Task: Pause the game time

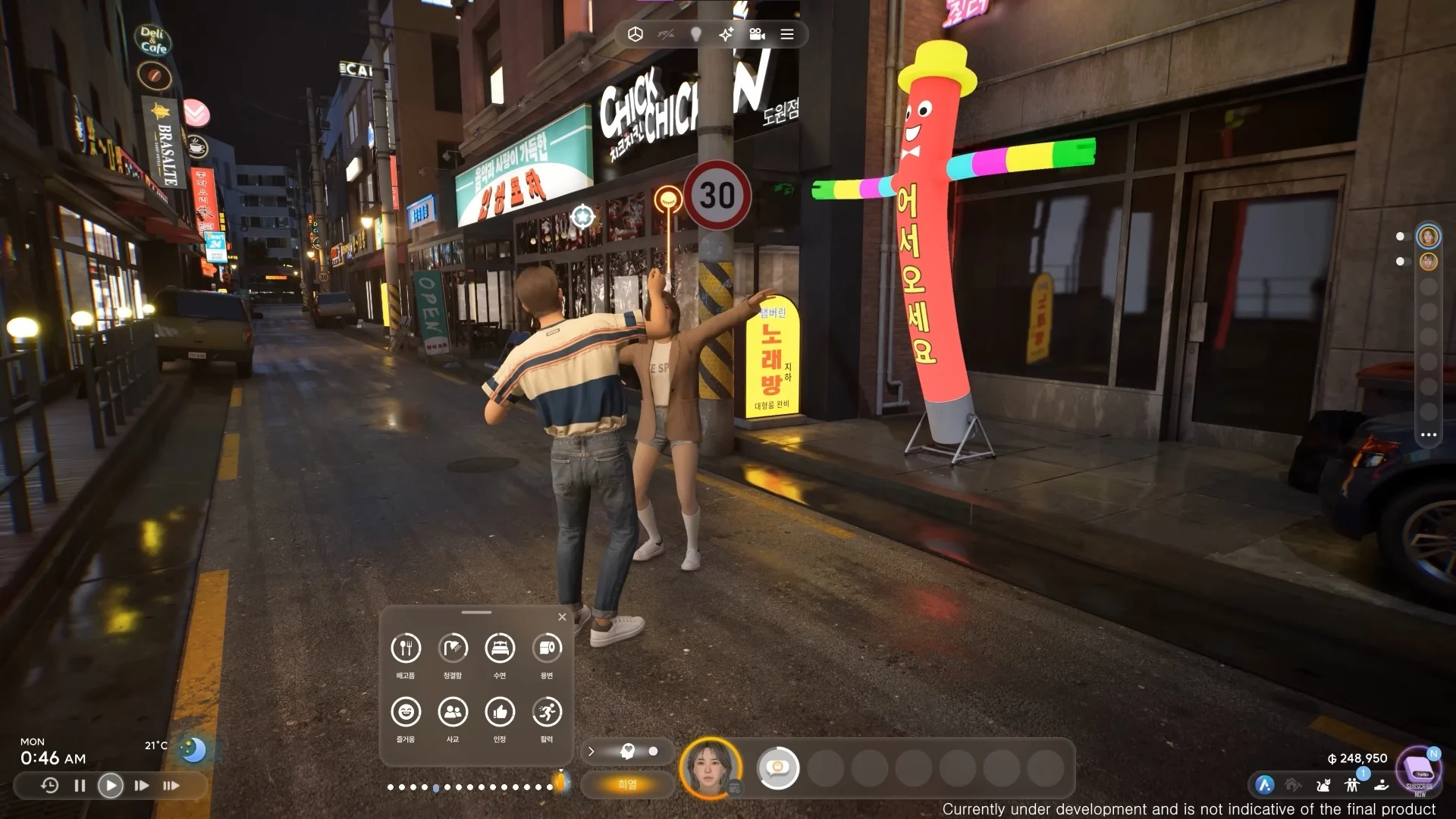Action: (x=80, y=786)
